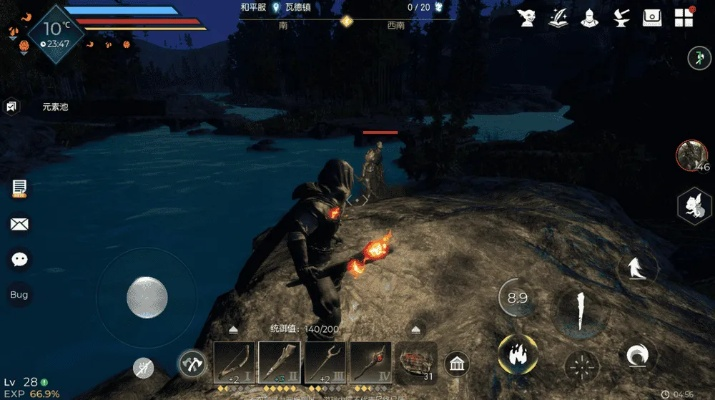Select the bow in weapon slot I
Image resolution: width=715 pixels, height=400 pixels.
[x=234, y=362]
